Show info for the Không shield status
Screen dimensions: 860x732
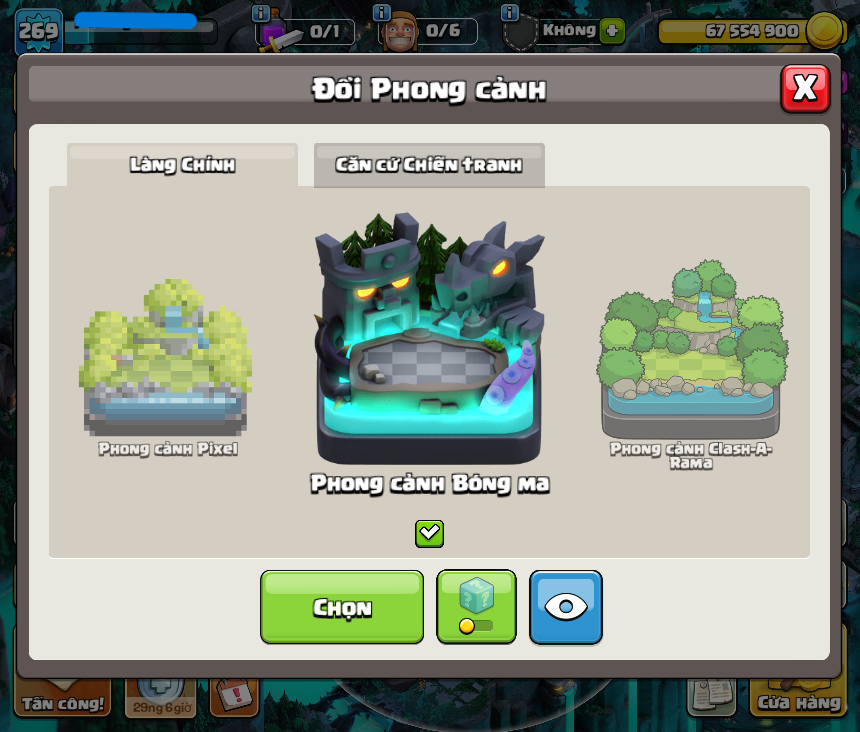click(510, 13)
